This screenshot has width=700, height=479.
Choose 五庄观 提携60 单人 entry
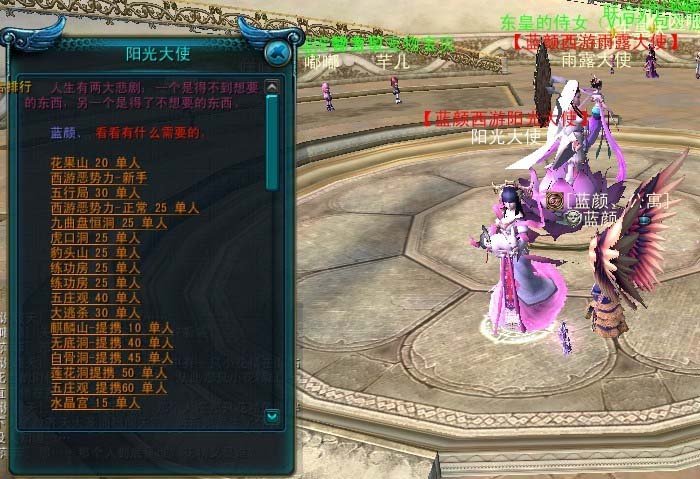click(x=110, y=388)
